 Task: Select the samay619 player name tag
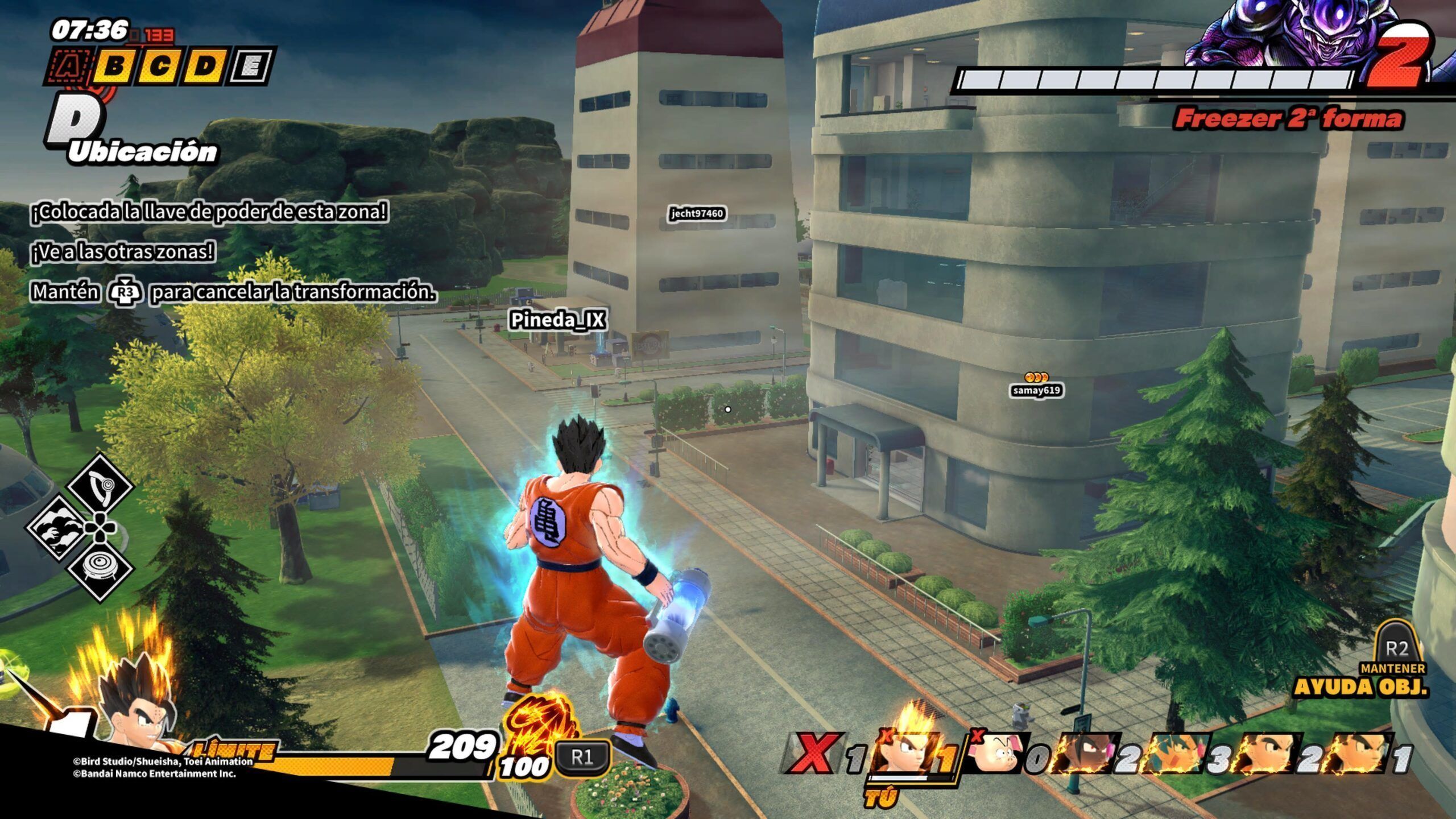click(x=1036, y=390)
